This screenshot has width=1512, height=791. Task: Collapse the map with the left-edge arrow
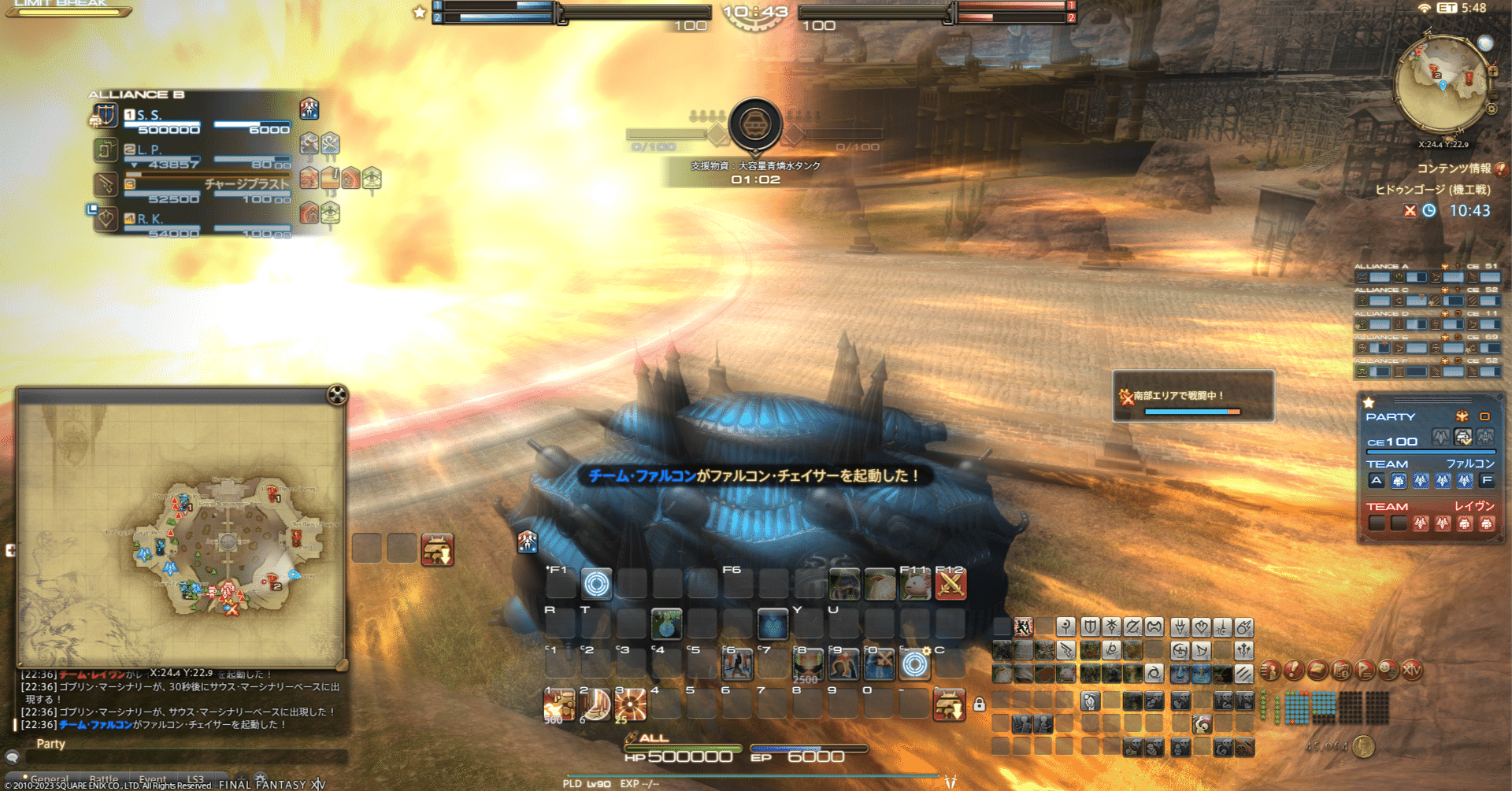click(11, 551)
